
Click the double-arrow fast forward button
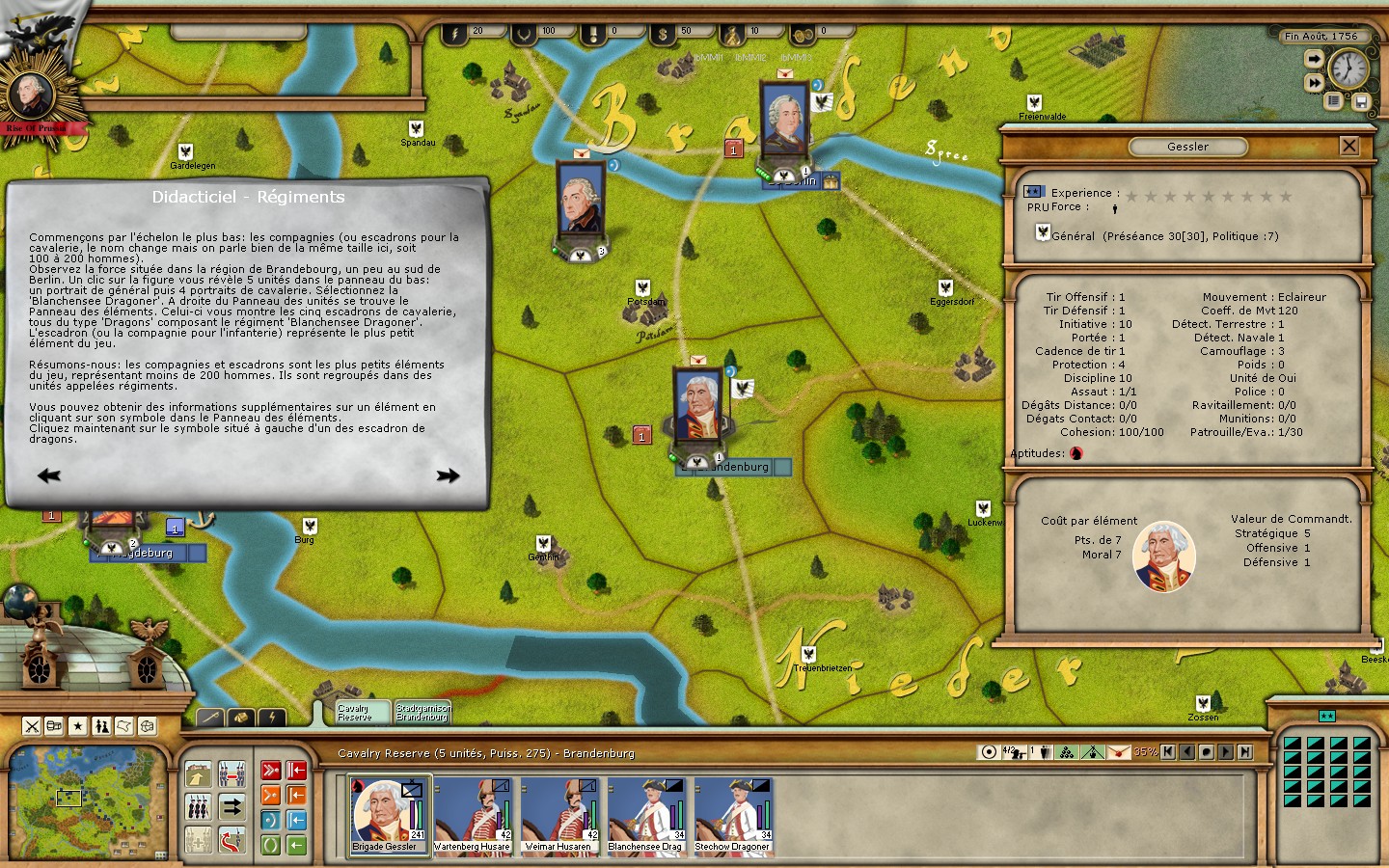pyautogui.click(x=1314, y=83)
